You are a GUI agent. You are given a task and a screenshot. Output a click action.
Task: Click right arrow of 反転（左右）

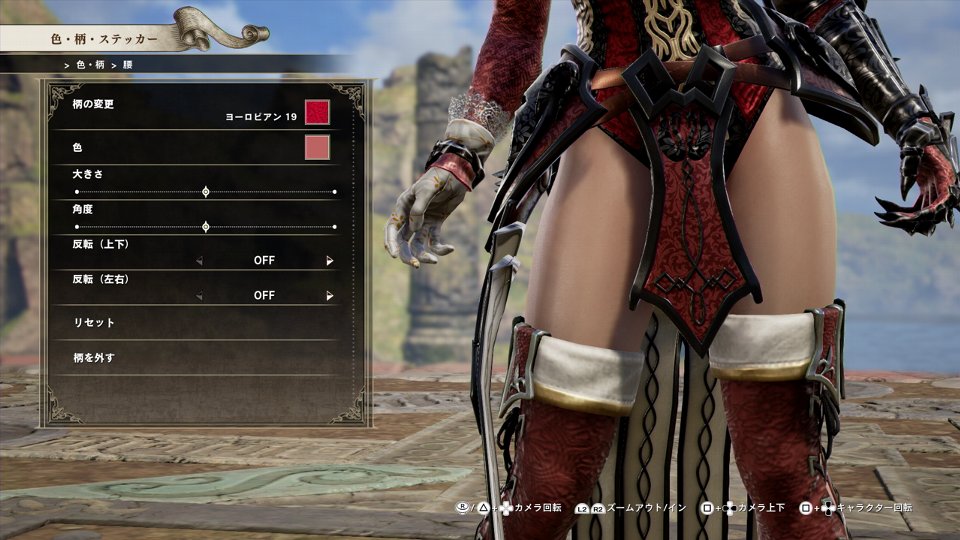tap(330, 296)
